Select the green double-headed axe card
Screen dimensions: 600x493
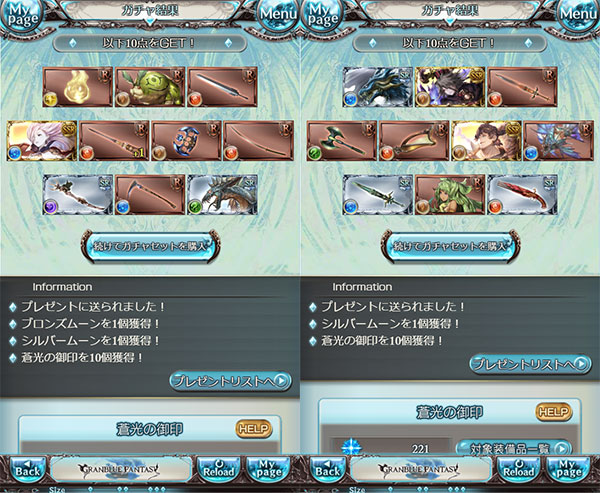(x=342, y=141)
